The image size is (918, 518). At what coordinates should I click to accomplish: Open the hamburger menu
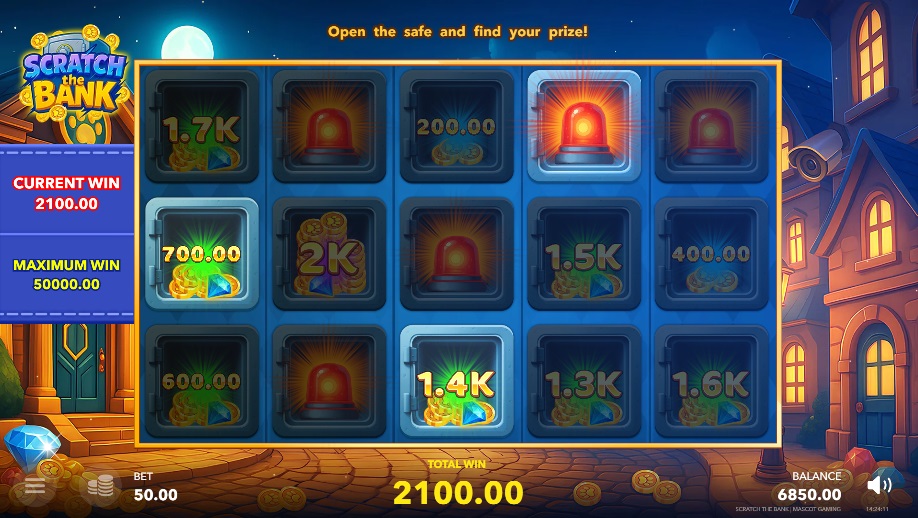(35, 487)
